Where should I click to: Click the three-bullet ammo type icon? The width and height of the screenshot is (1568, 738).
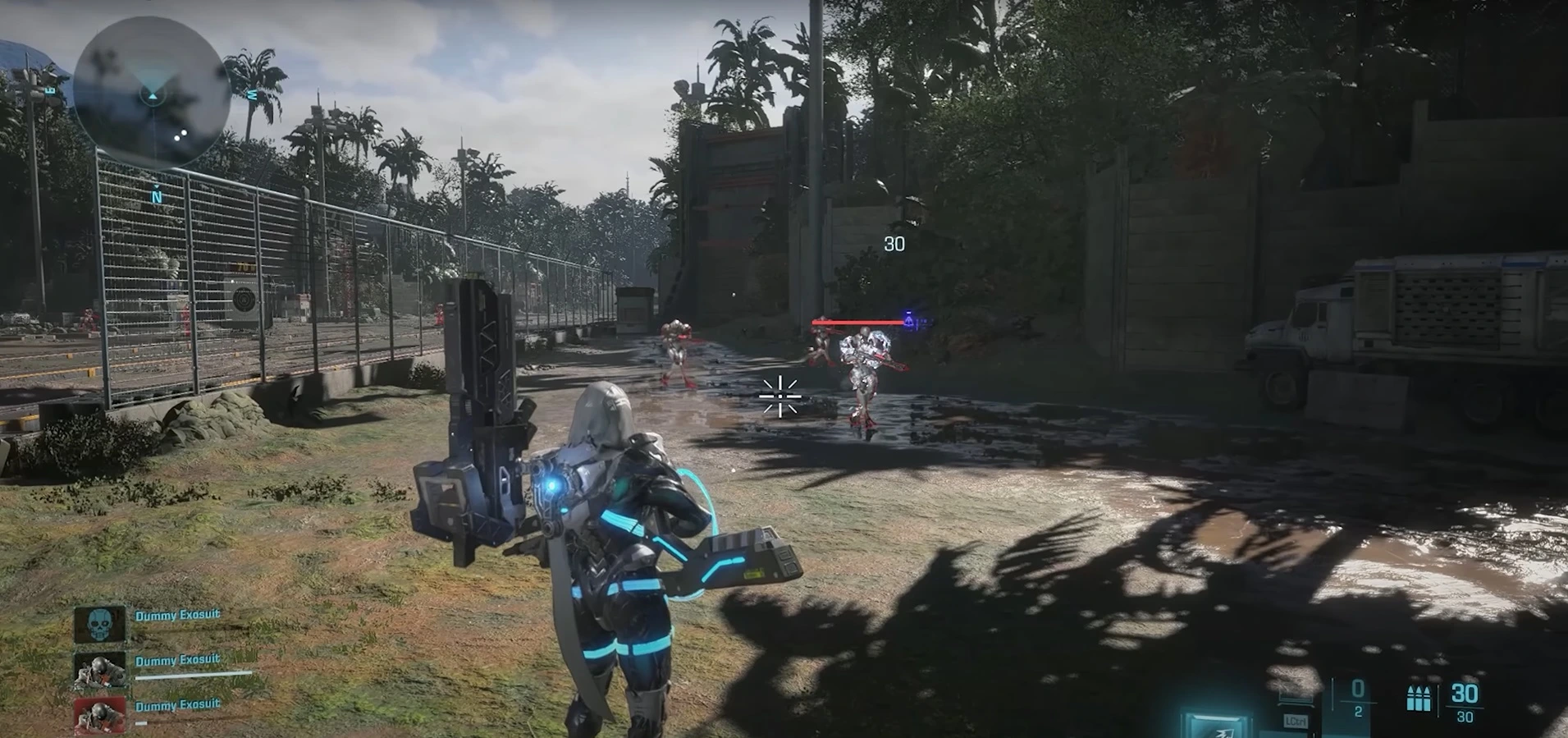point(1418,698)
